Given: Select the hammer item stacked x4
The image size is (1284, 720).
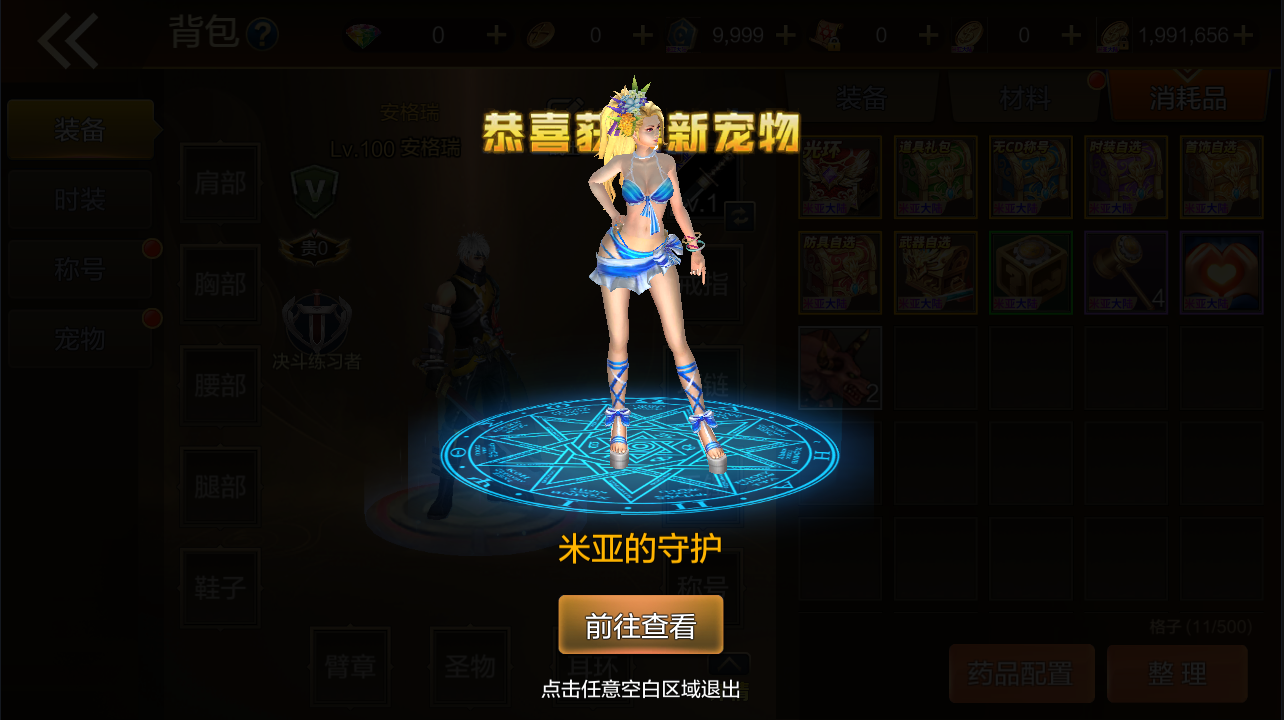Looking at the screenshot, I should click(x=1125, y=271).
